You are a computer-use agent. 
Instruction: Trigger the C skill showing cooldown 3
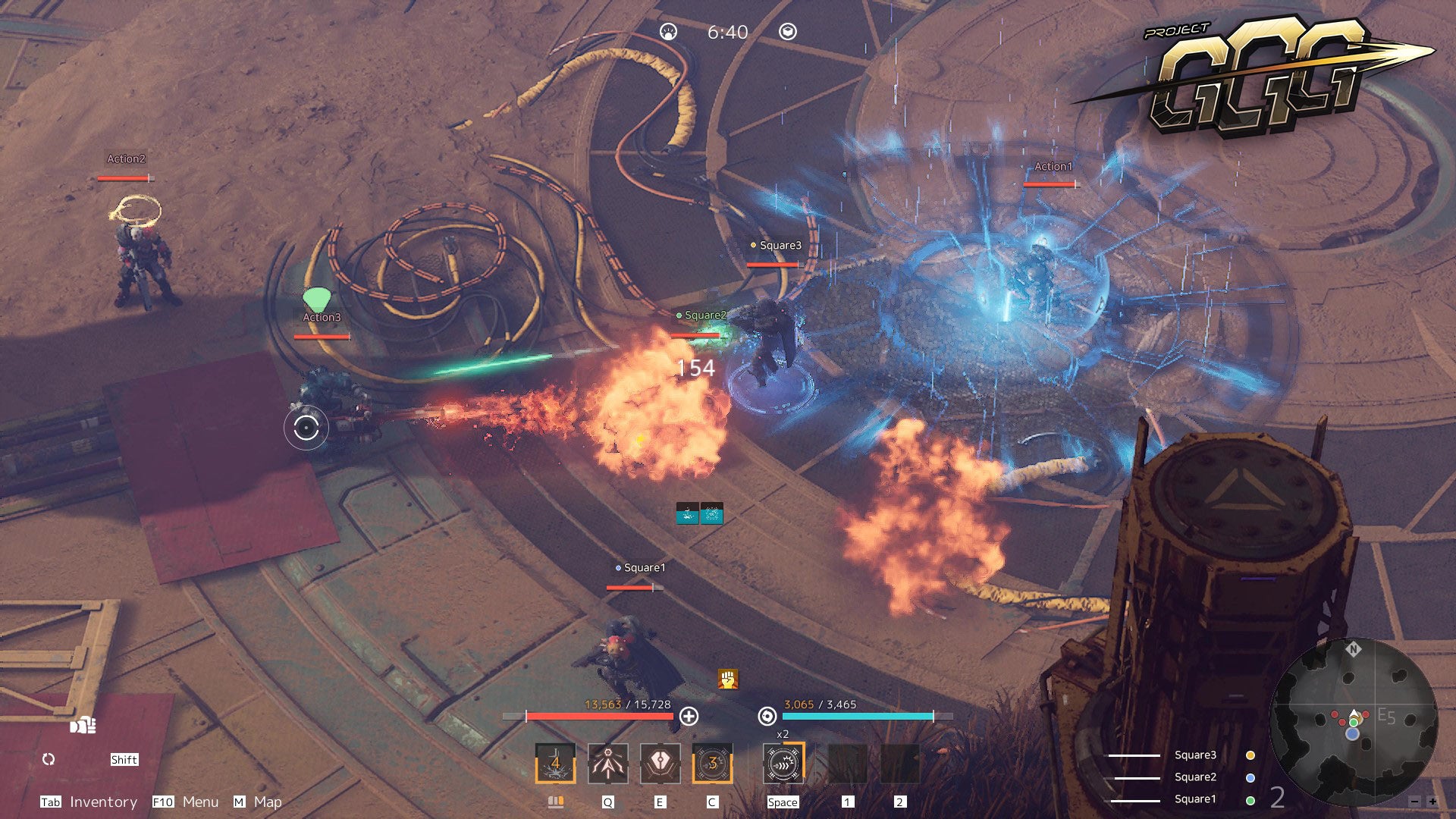pos(712,763)
